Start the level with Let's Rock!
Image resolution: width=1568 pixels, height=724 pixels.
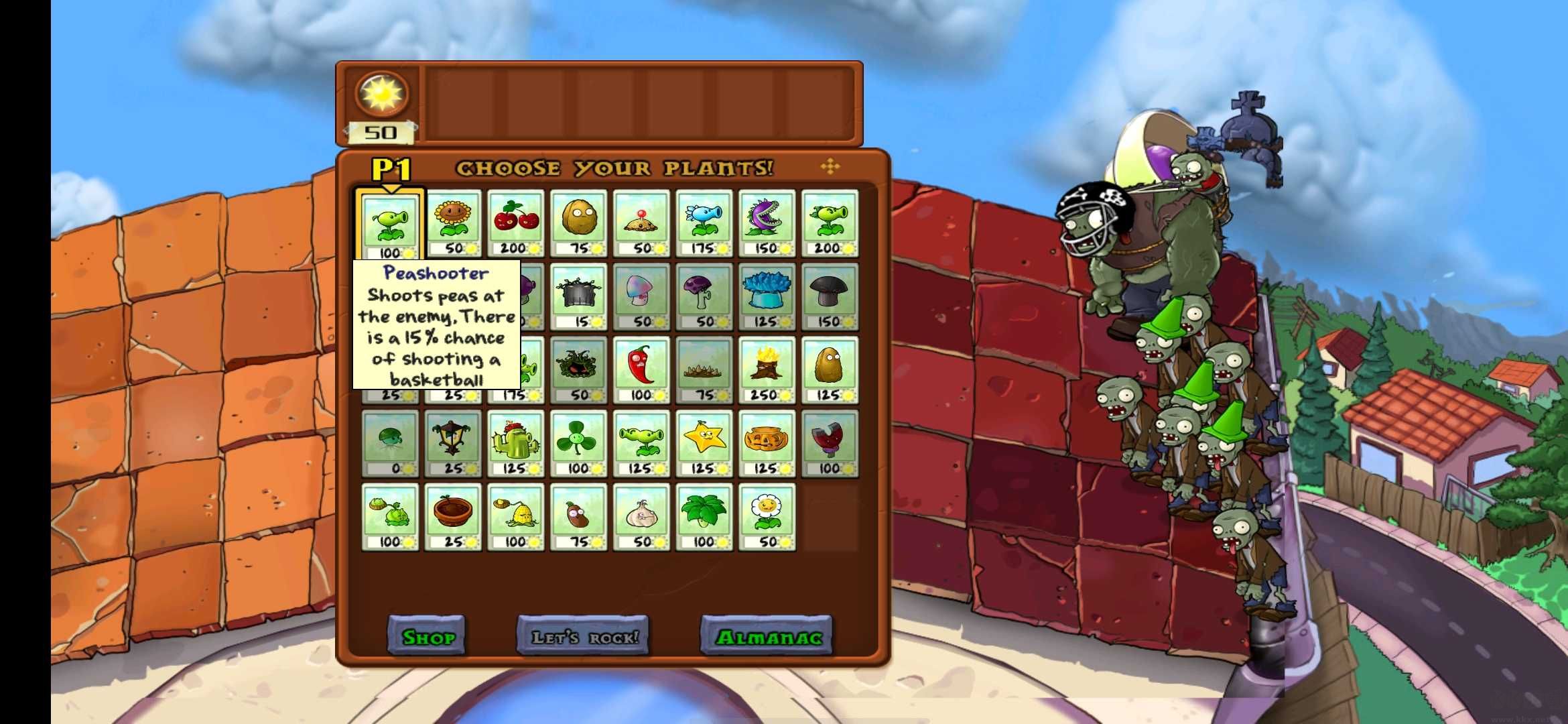(583, 636)
